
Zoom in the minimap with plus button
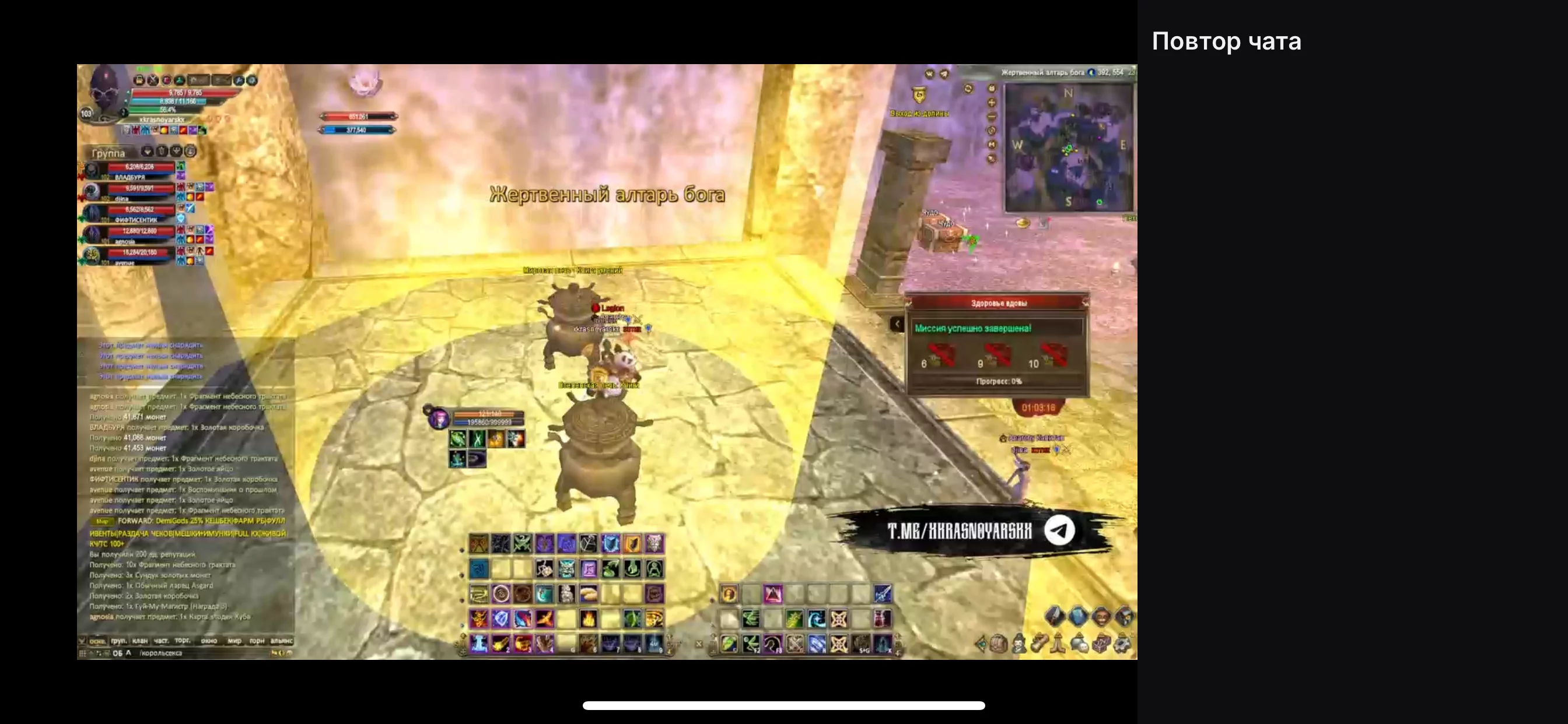(x=992, y=102)
